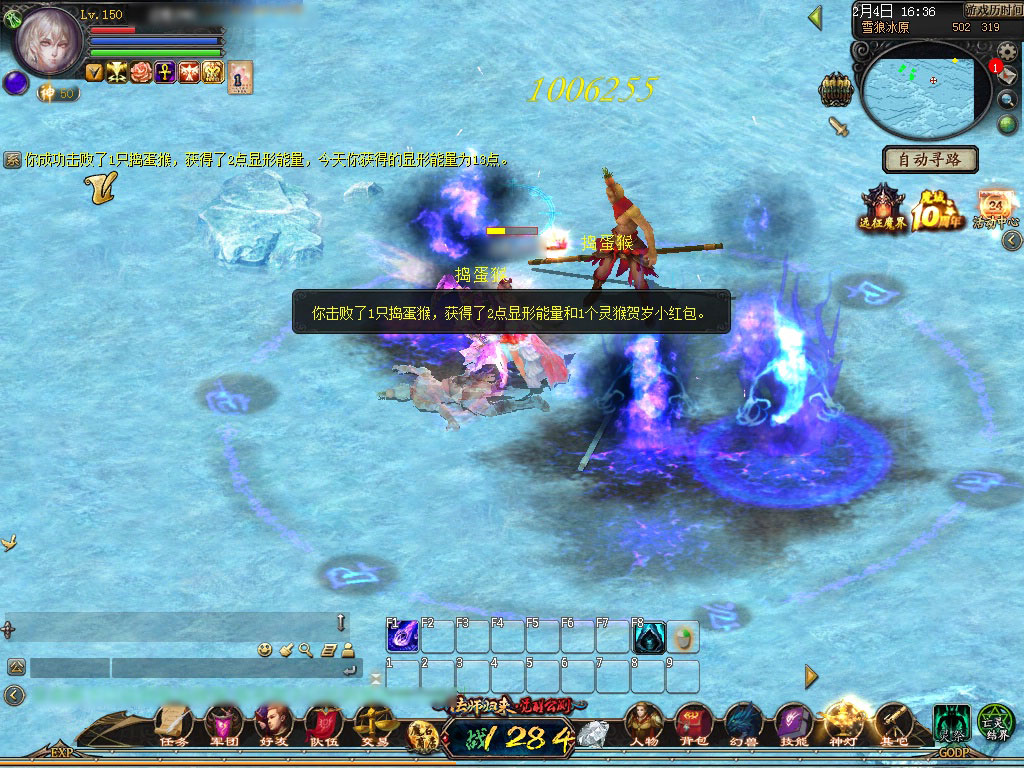Viewport: 1024px width, 768px height.
Task: Open the mail envelope with red notification
Action: [x=1006, y=75]
